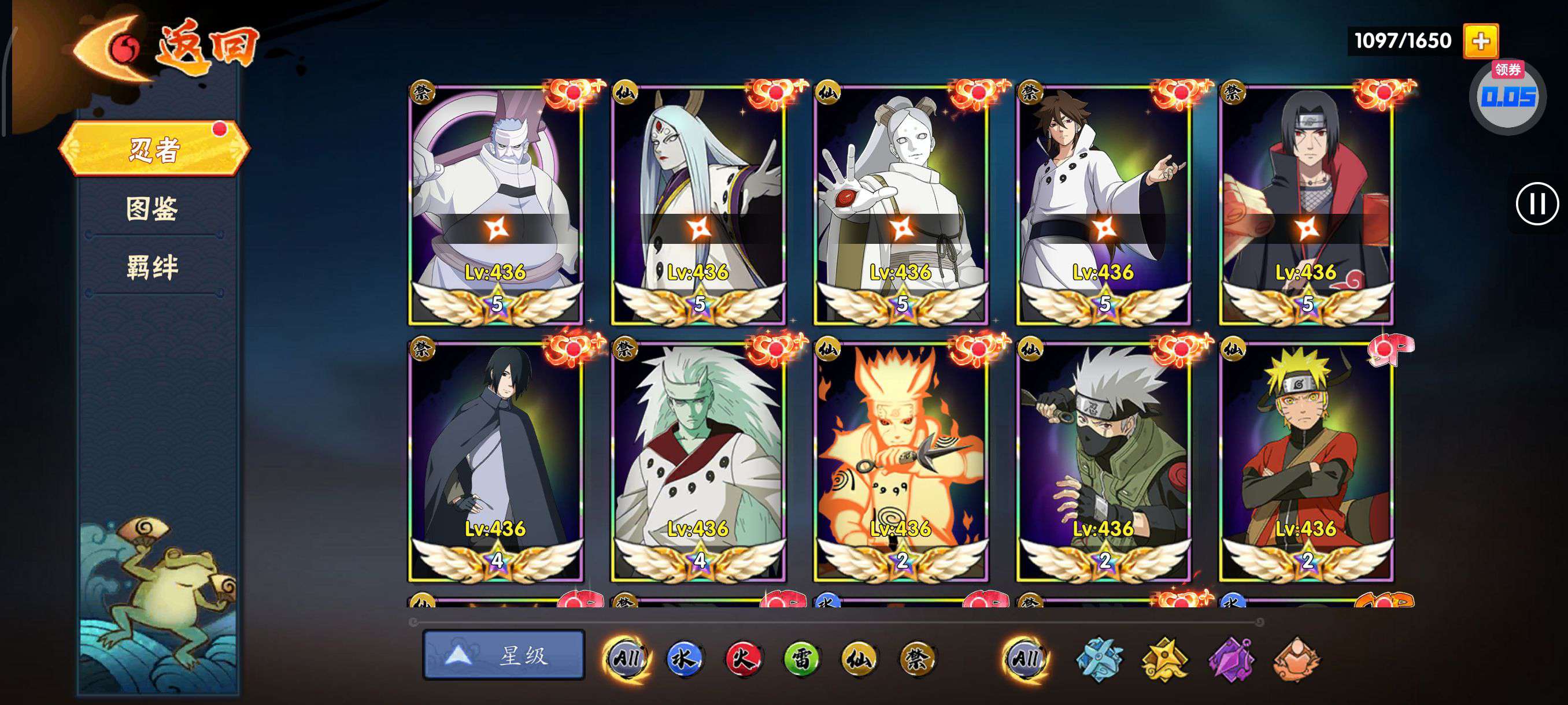Claim the 领券 0.05 coupon bubble
Viewport: 1568px width, 705px height.
[1508, 97]
